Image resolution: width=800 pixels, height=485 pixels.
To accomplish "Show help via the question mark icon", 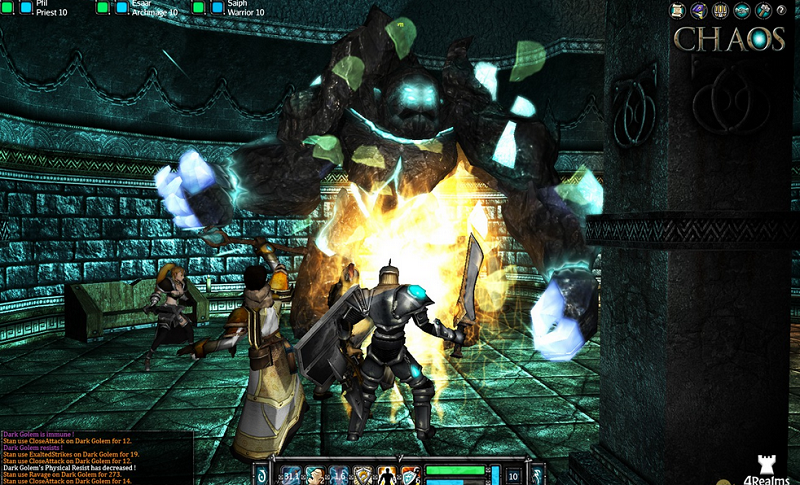I will 783,10.
